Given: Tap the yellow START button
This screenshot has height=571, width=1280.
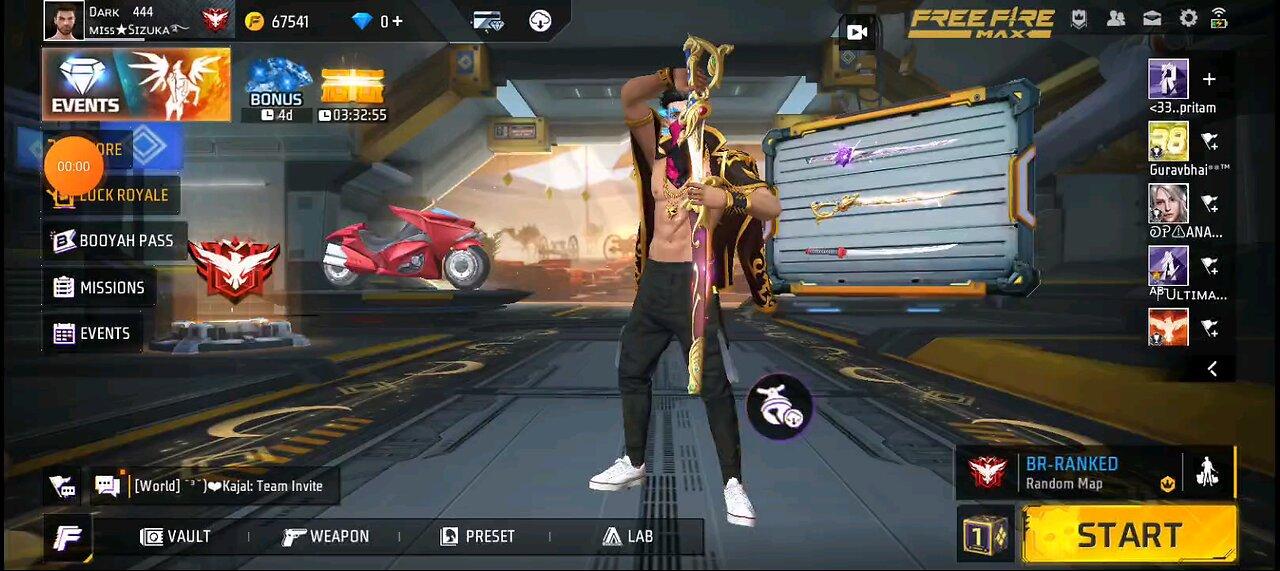Looking at the screenshot, I should (x=1130, y=535).
